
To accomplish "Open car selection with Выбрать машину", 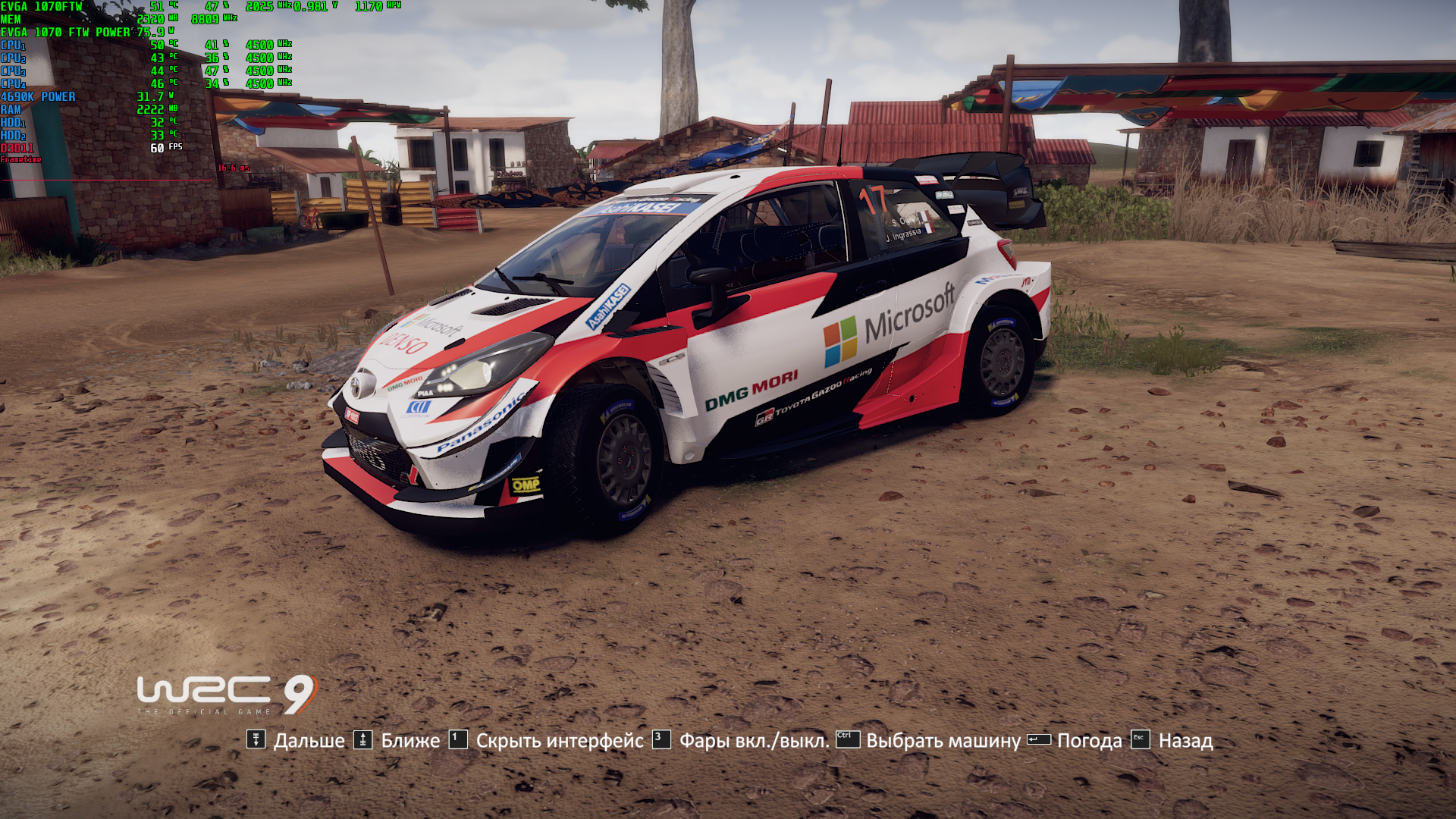I will [943, 741].
